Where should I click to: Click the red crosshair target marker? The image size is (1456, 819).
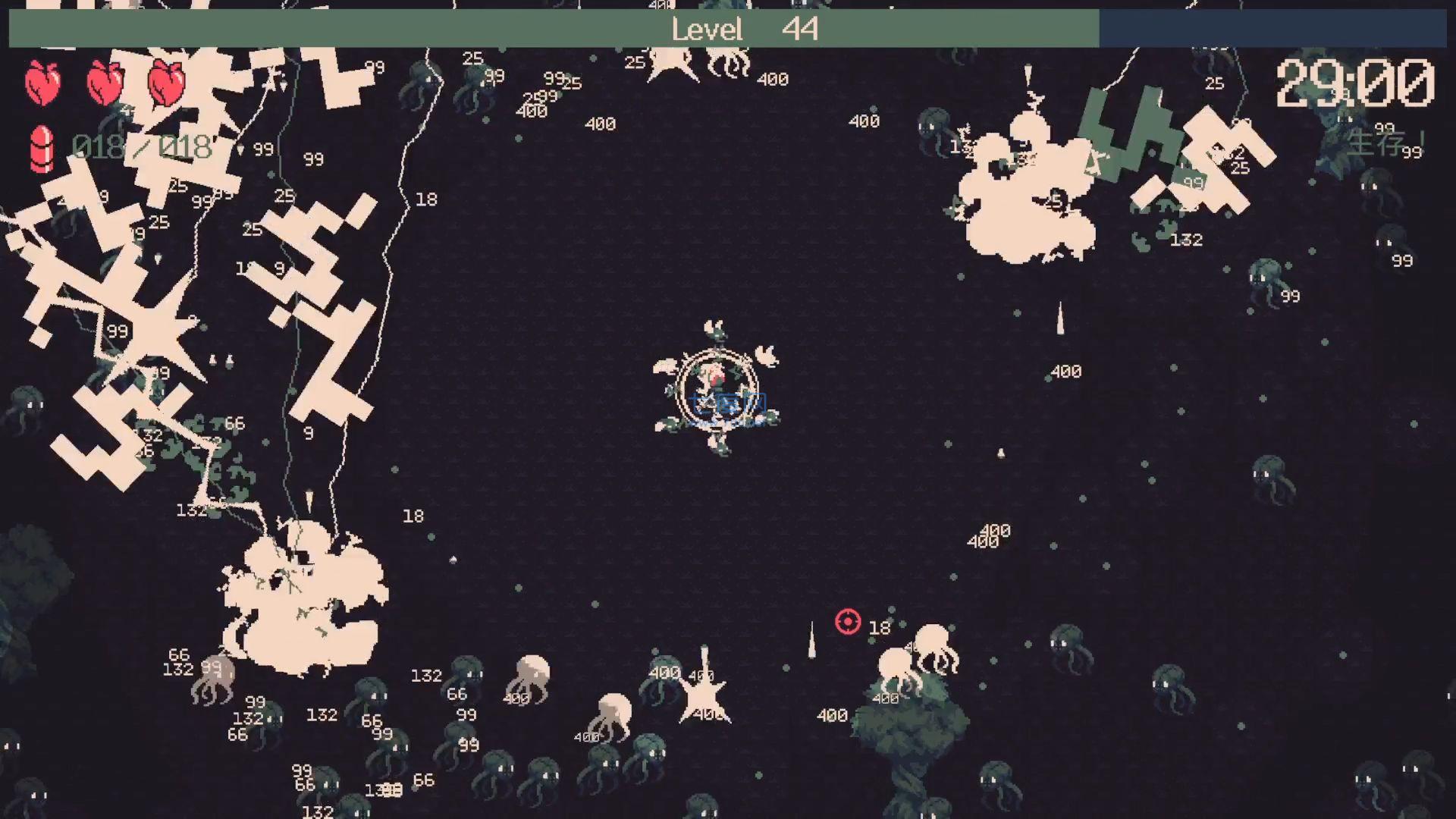(x=847, y=622)
